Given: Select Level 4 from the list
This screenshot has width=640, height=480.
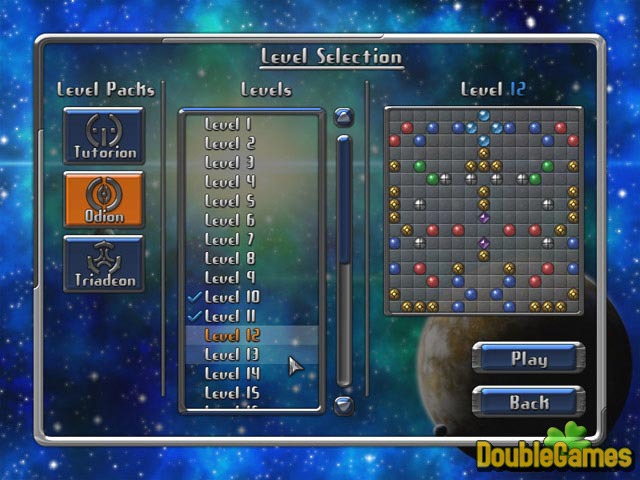Looking at the screenshot, I should pyautogui.click(x=229, y=181).
